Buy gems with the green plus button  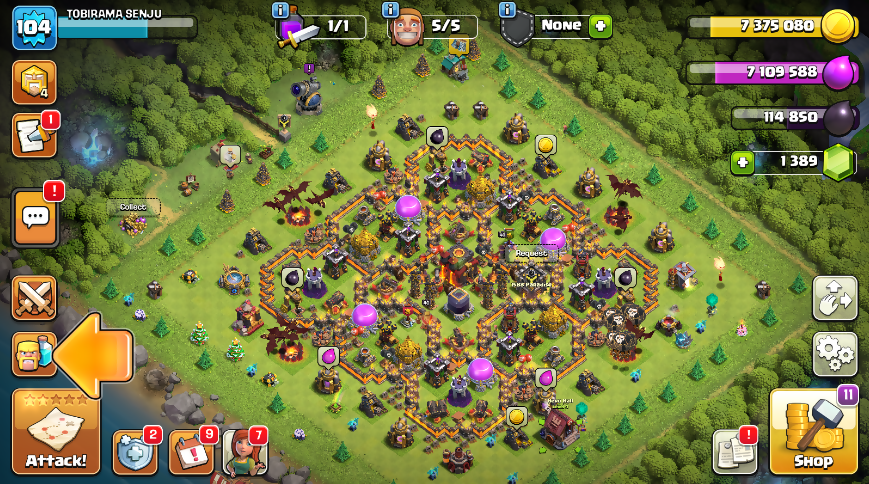742,162
